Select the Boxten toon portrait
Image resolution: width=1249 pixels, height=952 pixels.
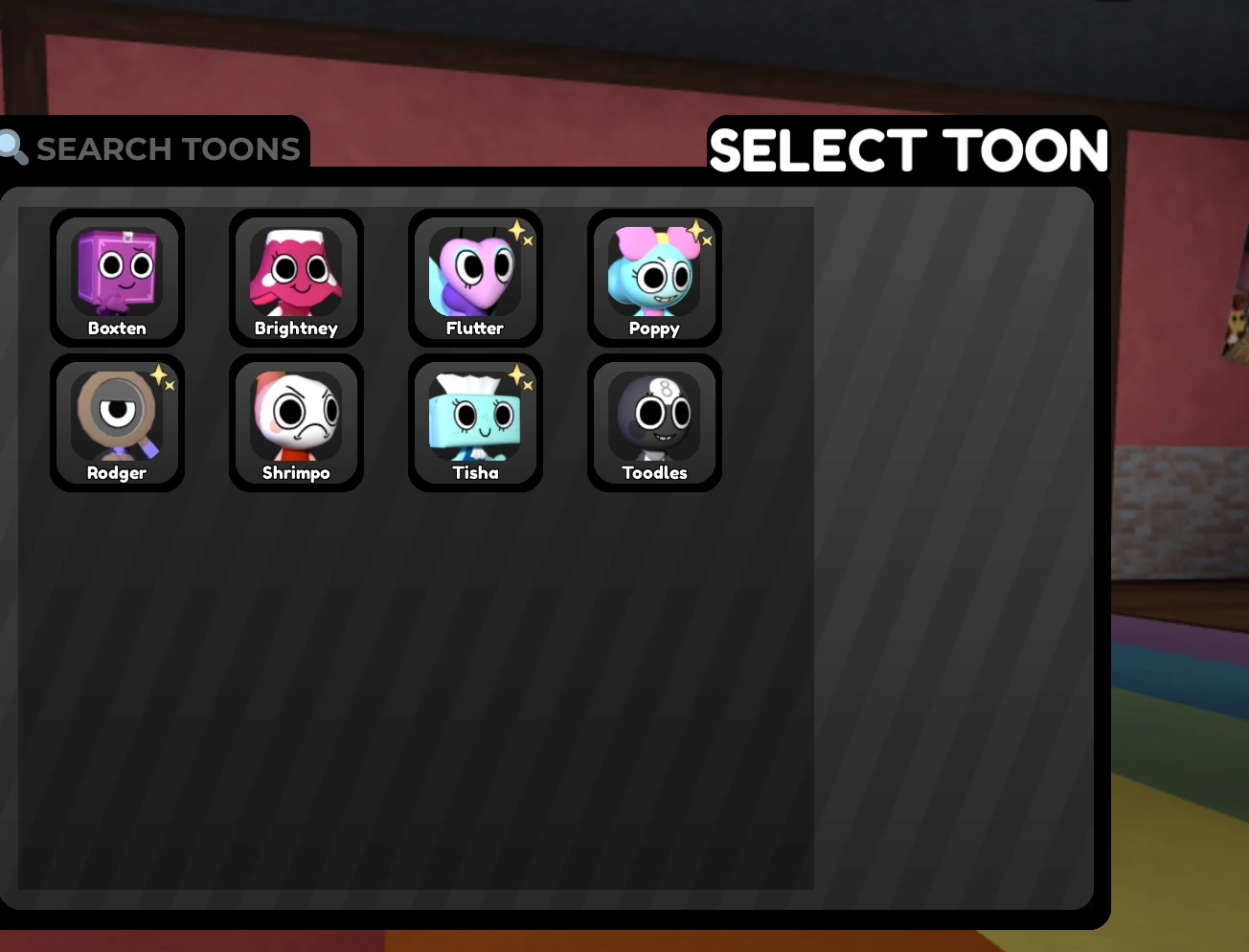pyautogui.click(x=117, y=273)
